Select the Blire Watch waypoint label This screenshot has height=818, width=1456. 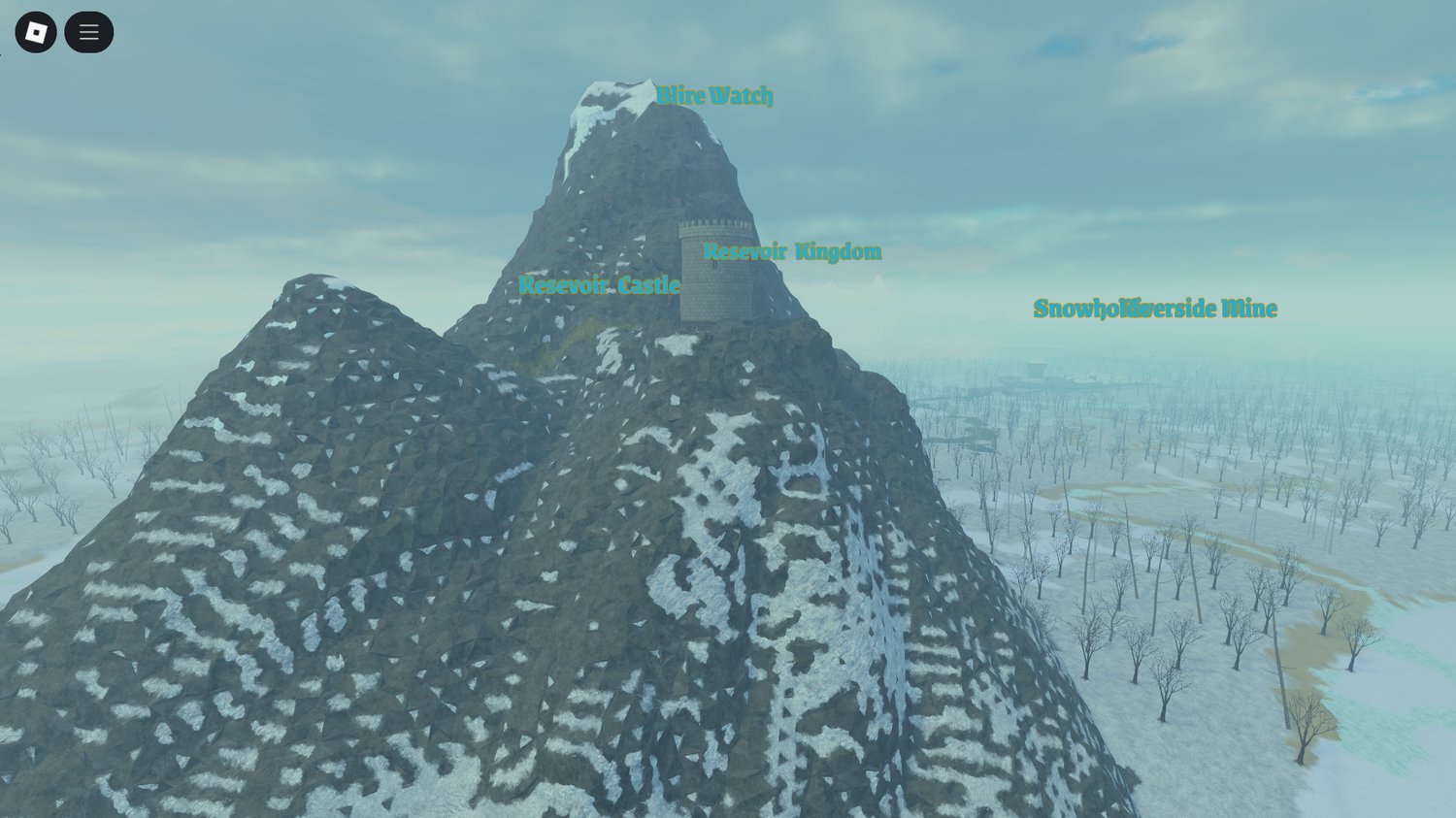[715, 95]
